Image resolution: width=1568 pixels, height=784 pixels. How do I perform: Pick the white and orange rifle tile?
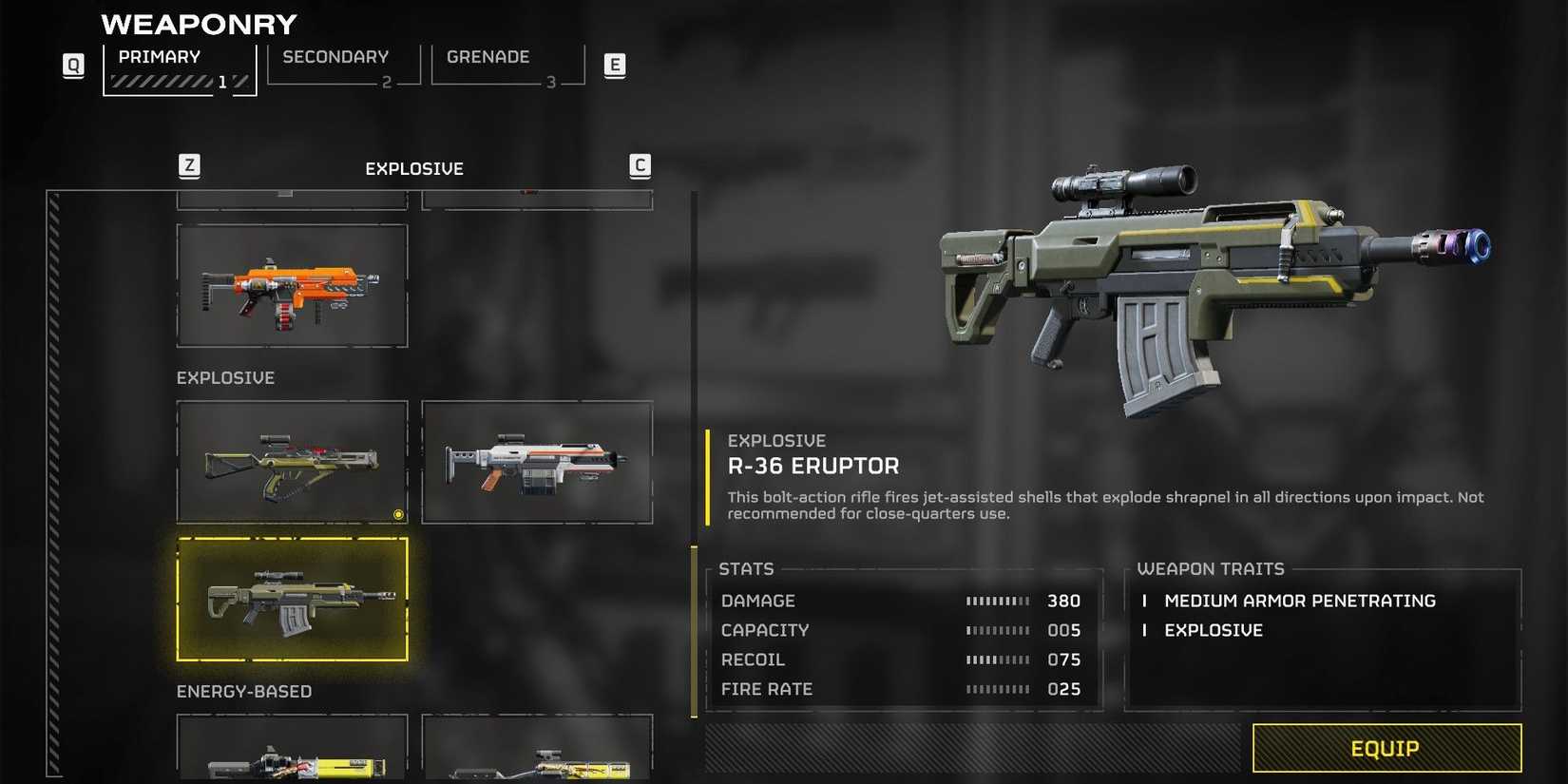537,462
